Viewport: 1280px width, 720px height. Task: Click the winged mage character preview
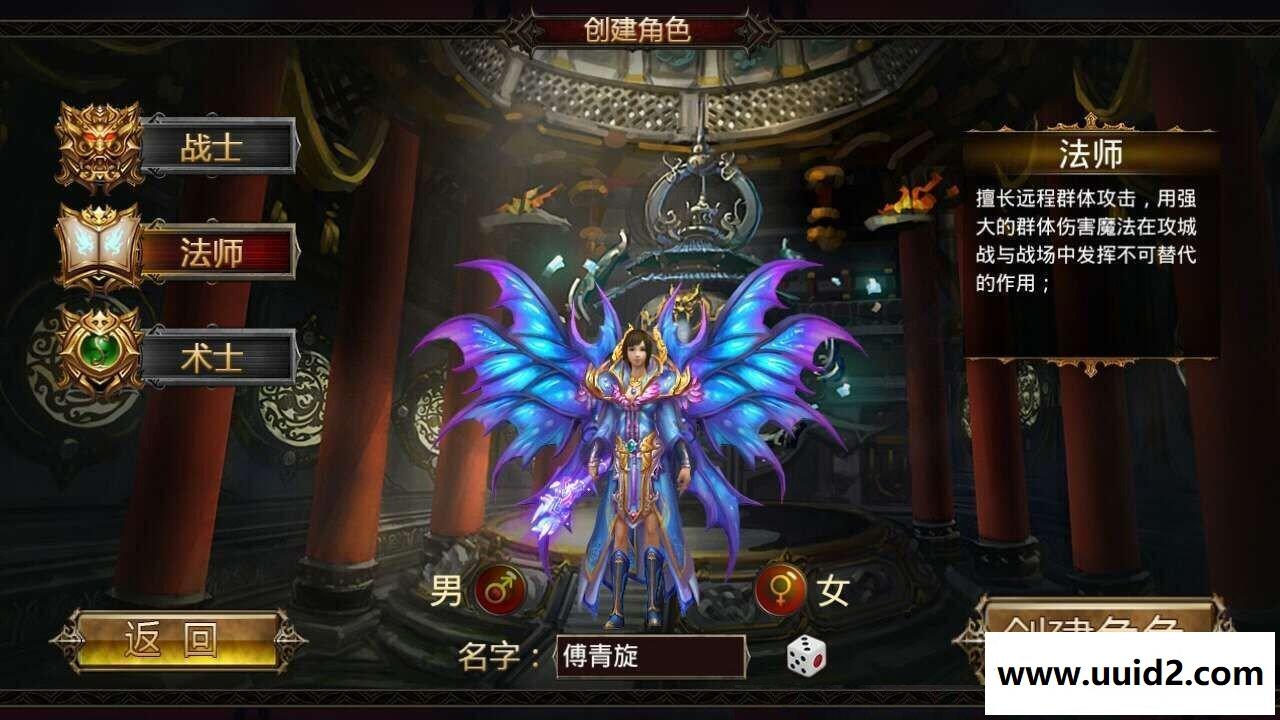pyautogui.click(x=640, y=420)
